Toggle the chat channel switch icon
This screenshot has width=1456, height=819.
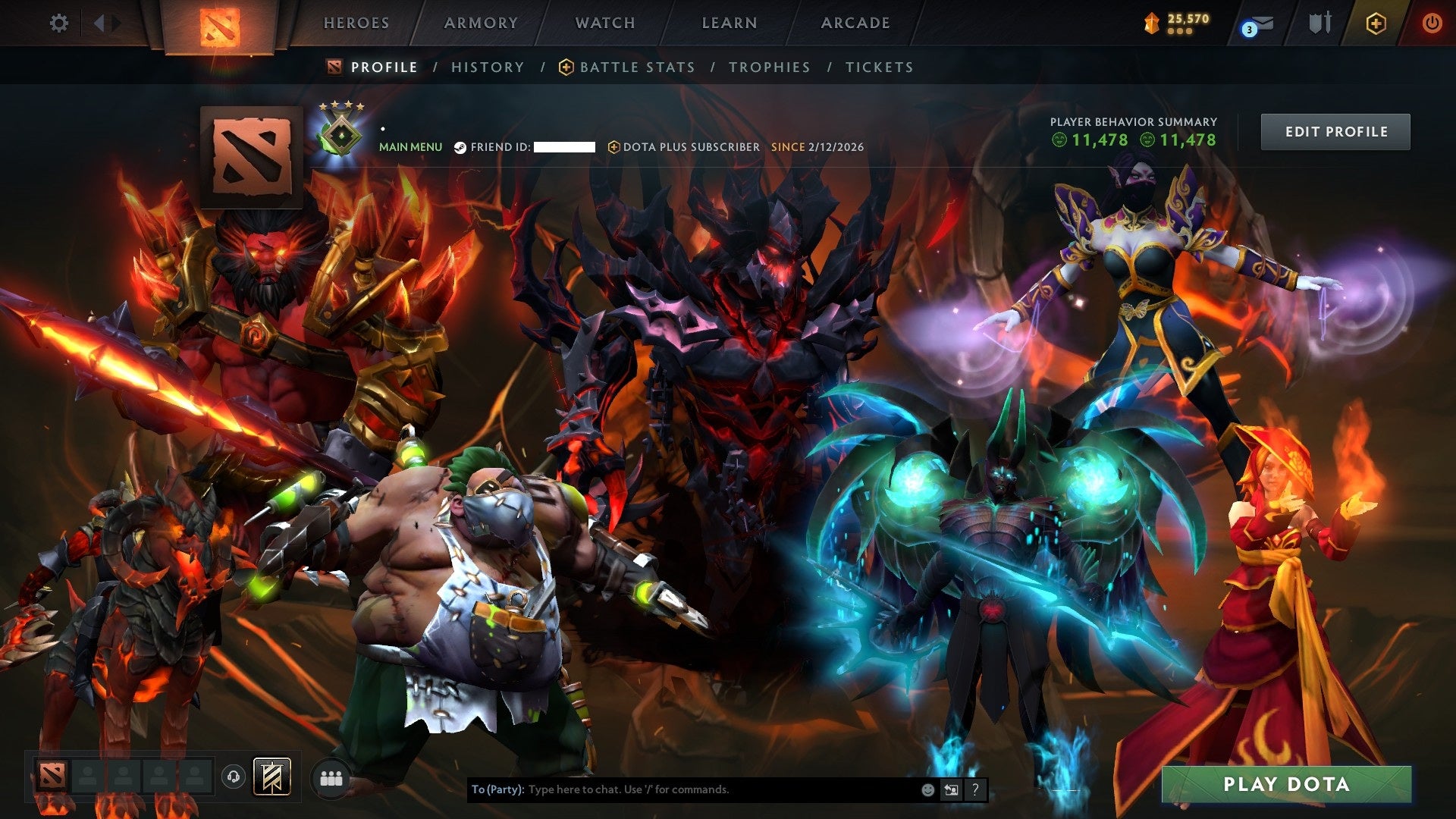tap(951, 789)
